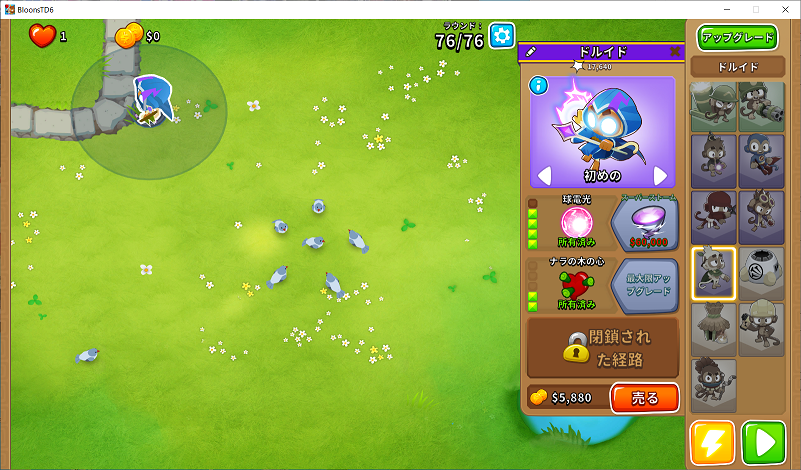Select the highlighted Druid tower in the shop
801x470 pixels.
[714, 273]
